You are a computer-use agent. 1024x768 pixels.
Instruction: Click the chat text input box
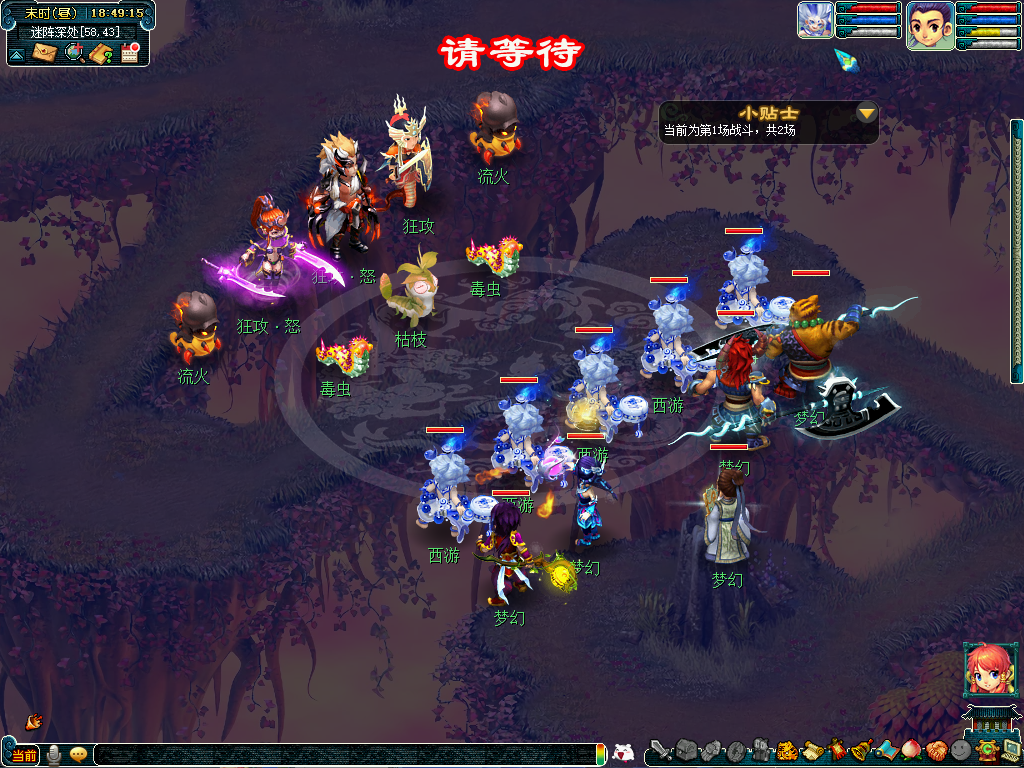coord(340,754)
